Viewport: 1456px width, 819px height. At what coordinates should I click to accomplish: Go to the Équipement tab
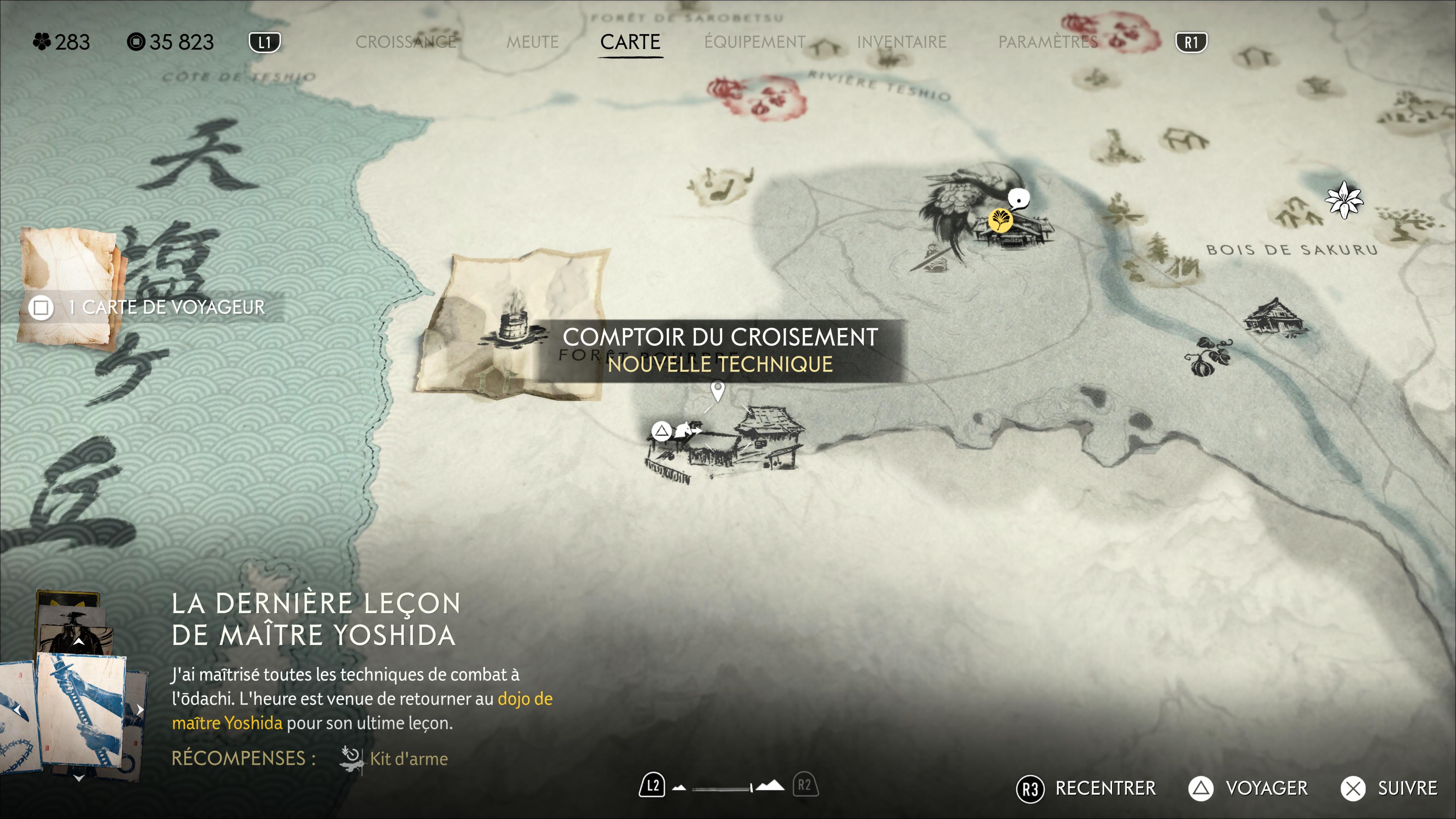(x=755, y=42)
